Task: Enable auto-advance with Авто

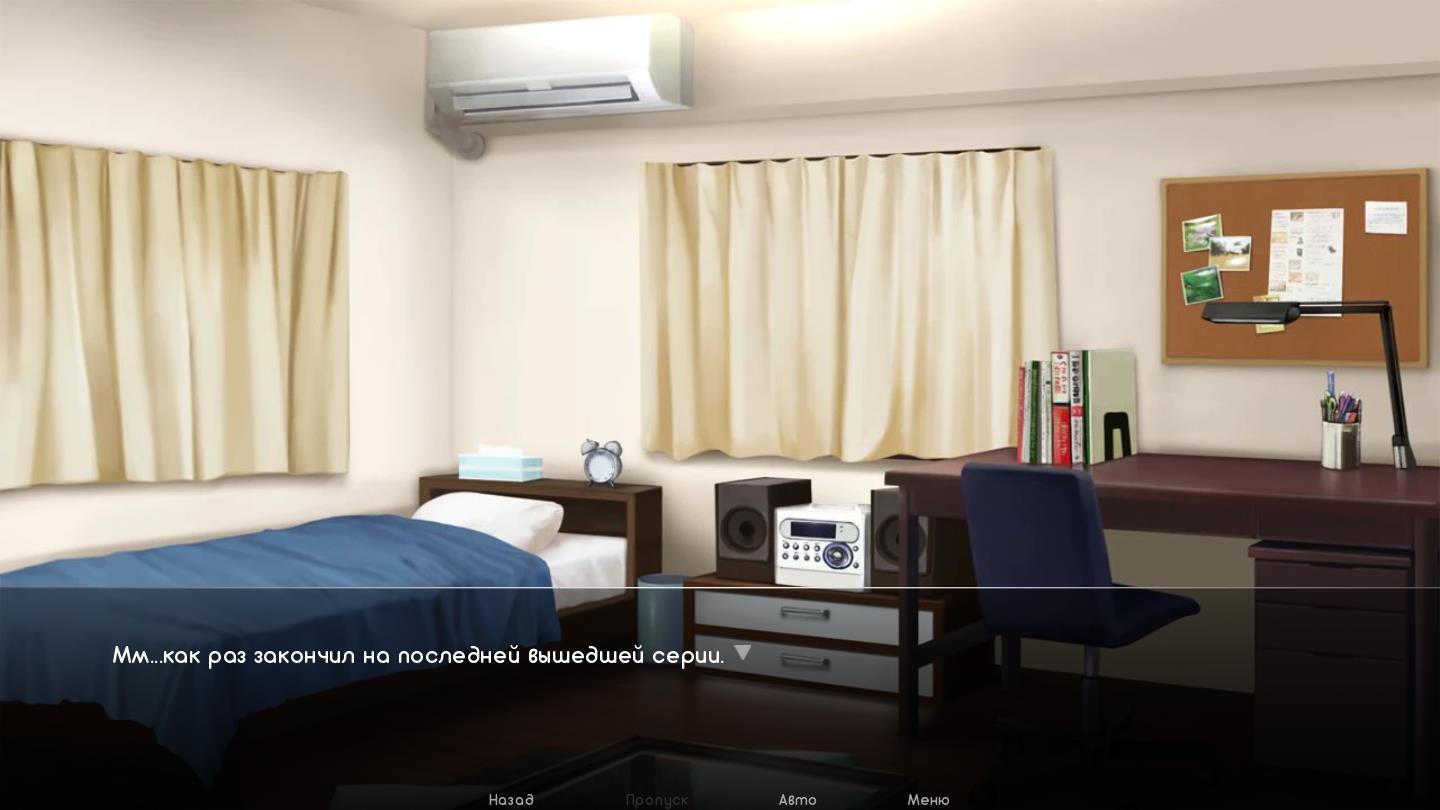Action: coord(797,799)
